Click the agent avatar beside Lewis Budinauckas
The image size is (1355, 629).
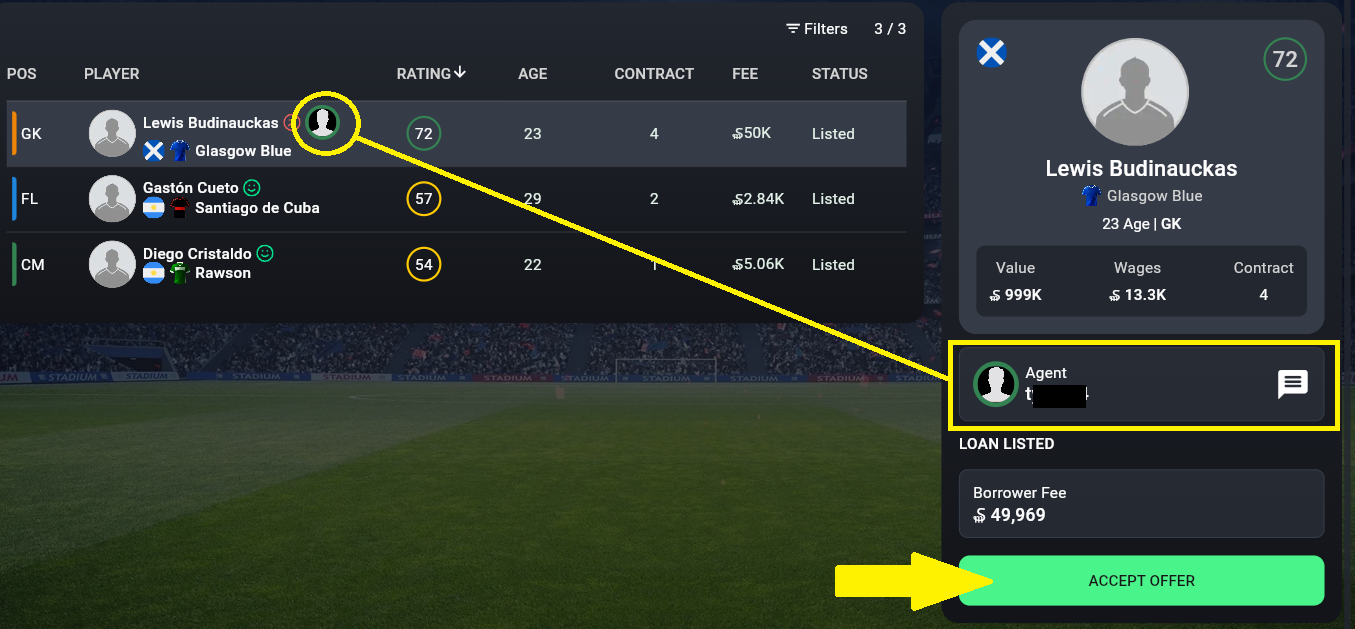[x=322, y=122]
